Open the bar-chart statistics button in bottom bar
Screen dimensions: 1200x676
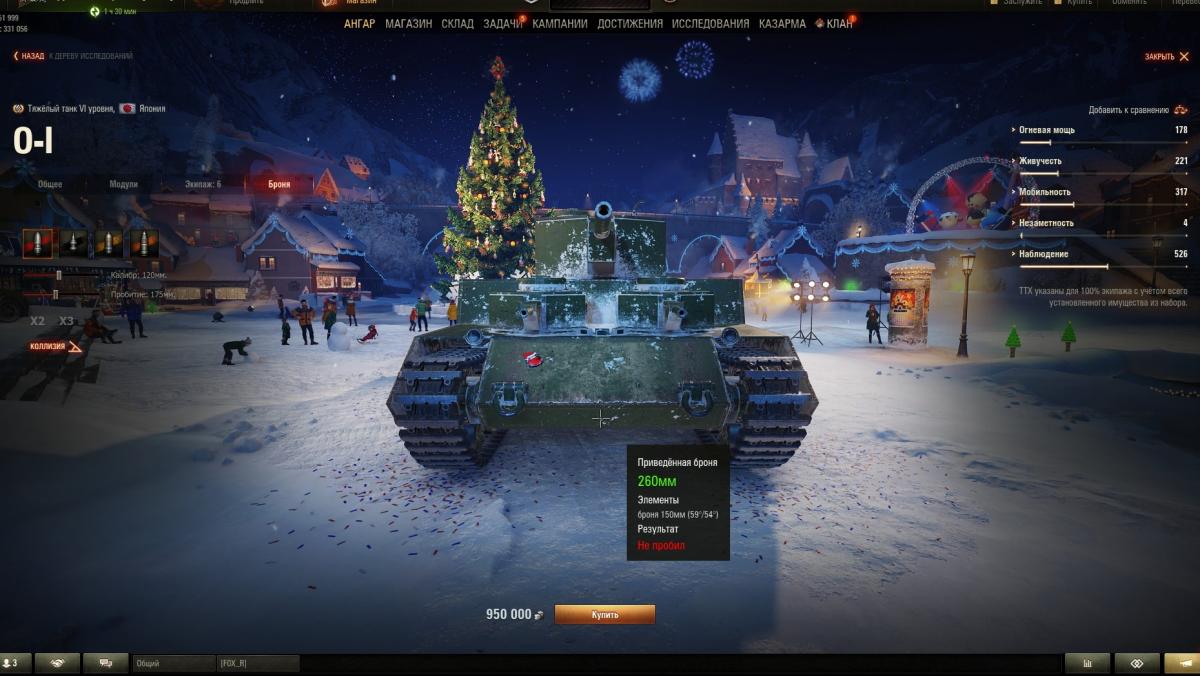[1087, 663]
